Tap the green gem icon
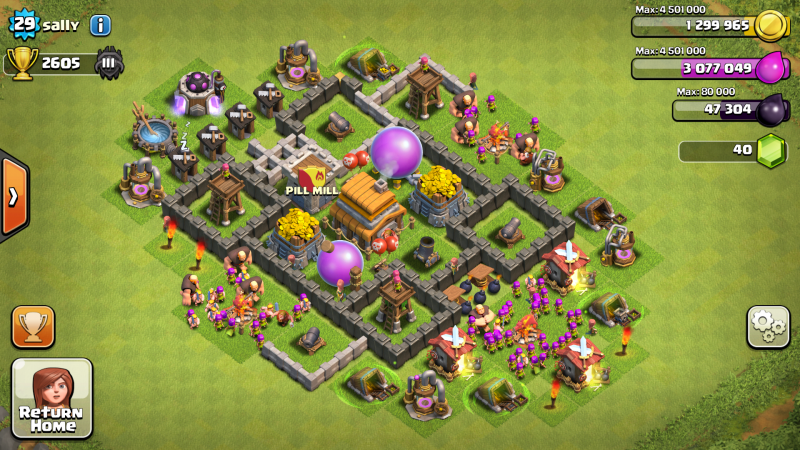 (x=770, y=151)
